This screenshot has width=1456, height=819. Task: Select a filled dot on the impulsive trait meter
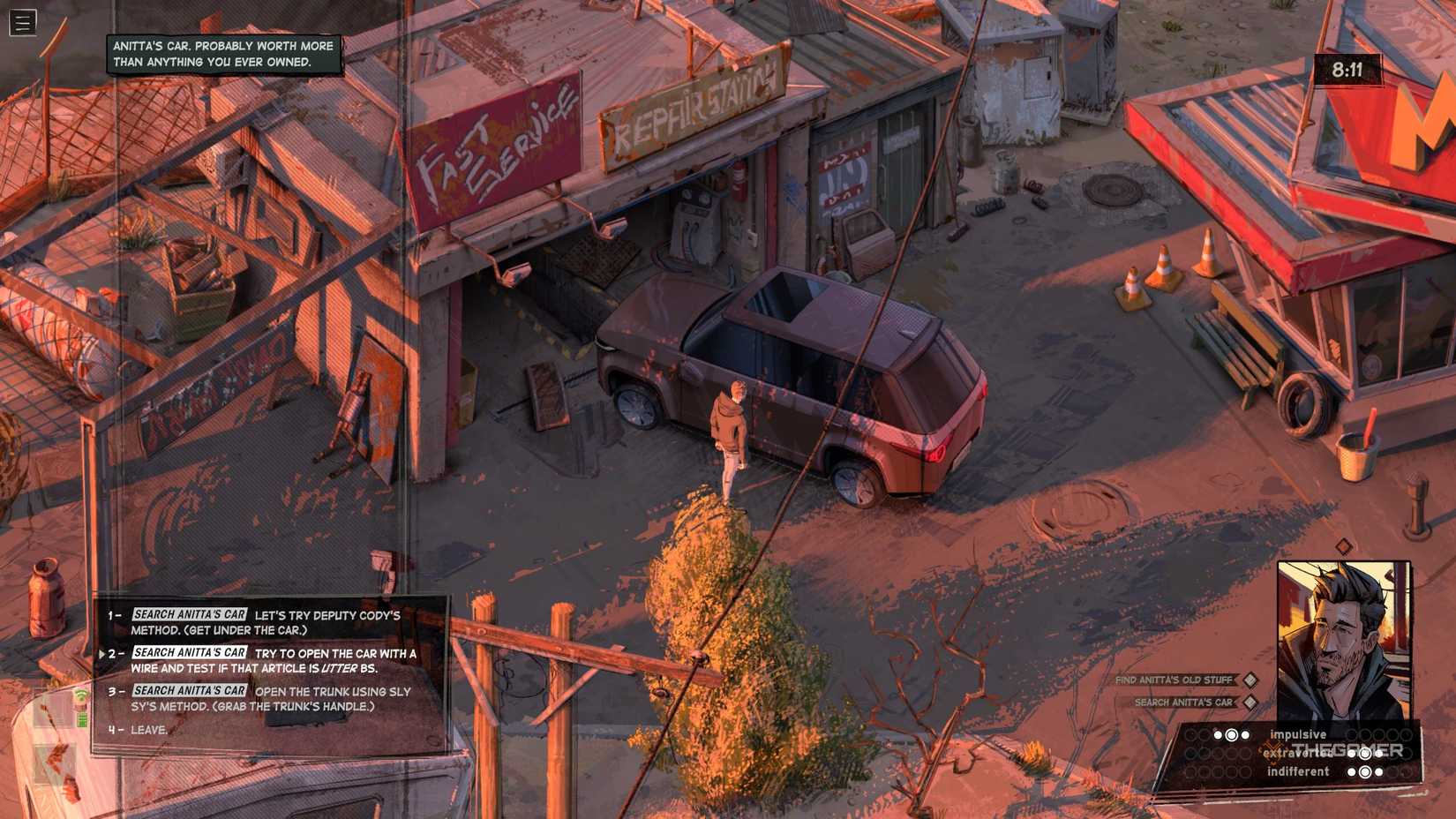[1218, 734]
